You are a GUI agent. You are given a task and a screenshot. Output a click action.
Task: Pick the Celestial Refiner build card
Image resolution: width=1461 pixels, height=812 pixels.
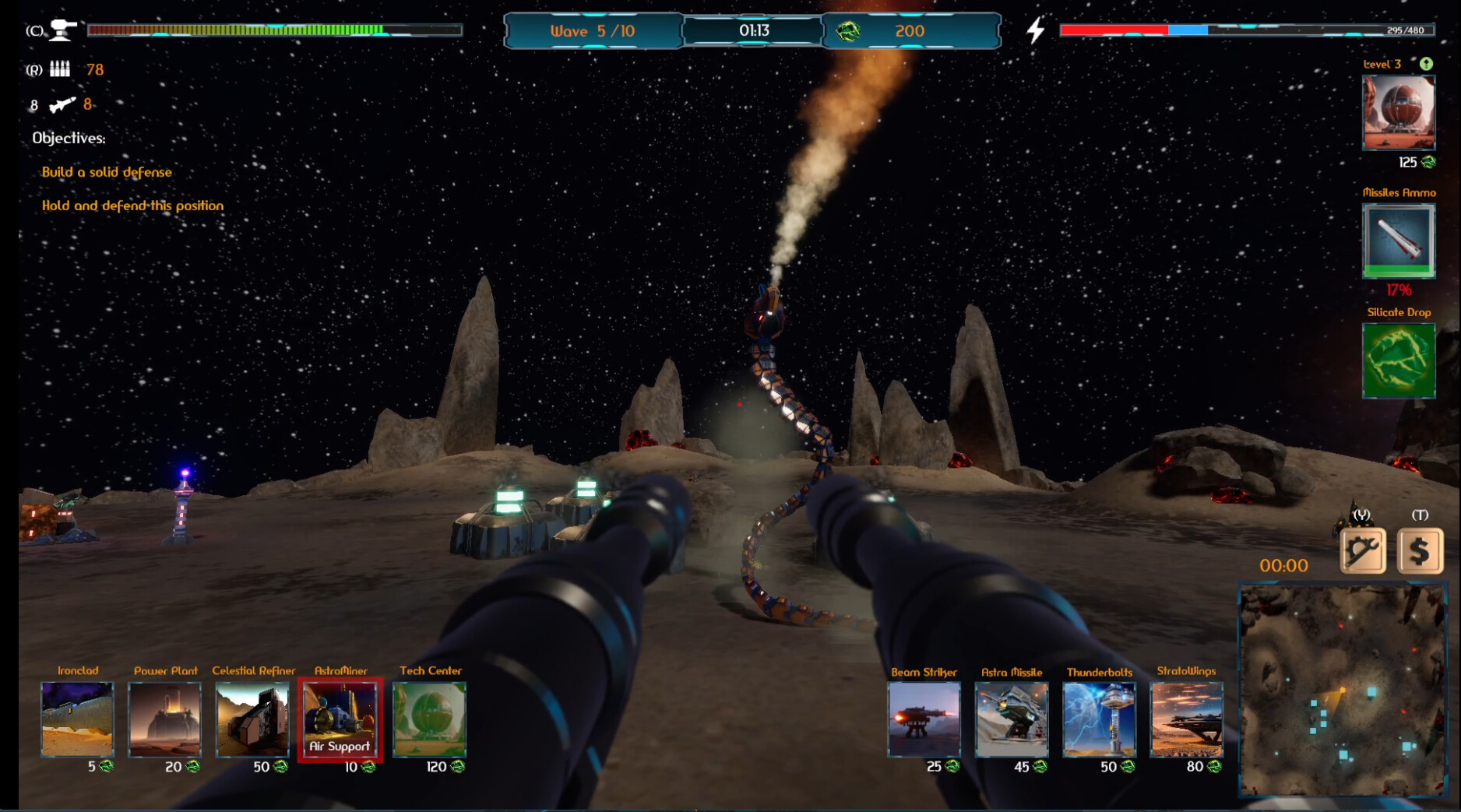[252, 719]
